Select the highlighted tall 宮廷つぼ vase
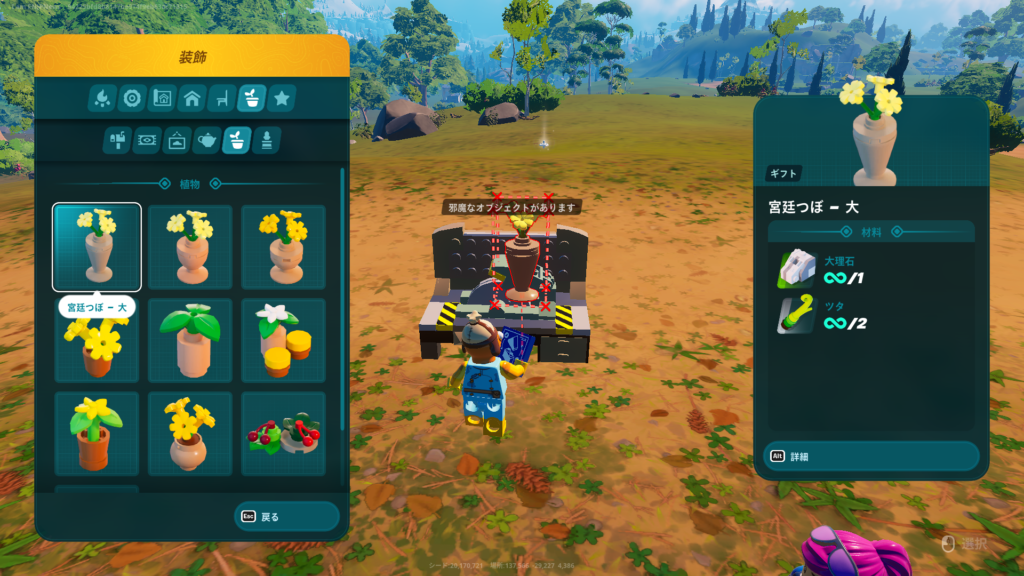Image resolution: width=1024 pixels, height=576 pixels. tap(97, 247)
